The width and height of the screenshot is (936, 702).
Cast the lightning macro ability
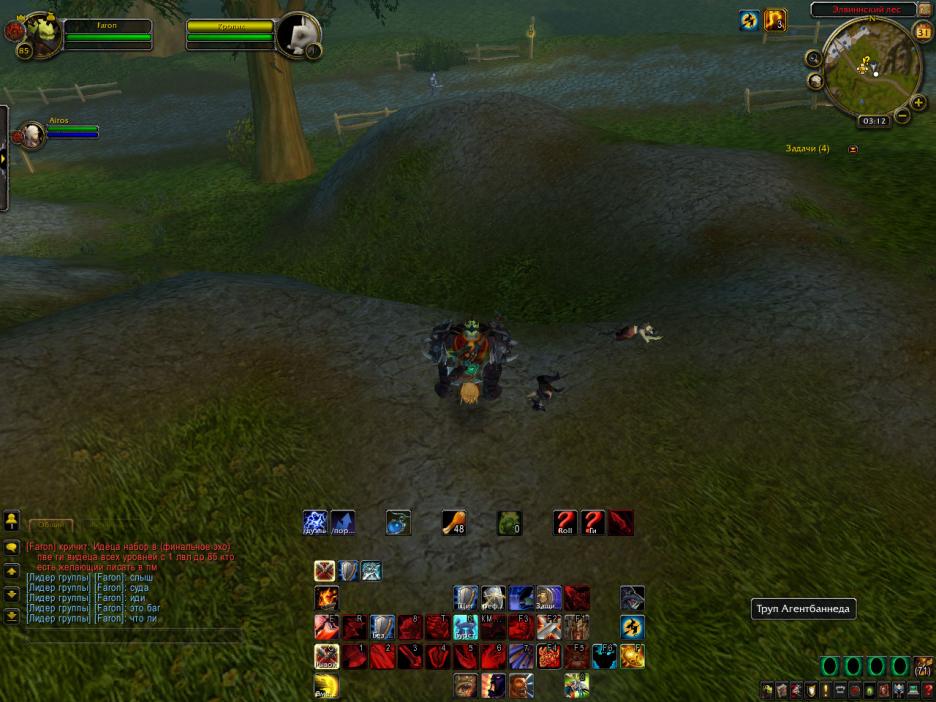coord(315,522)
